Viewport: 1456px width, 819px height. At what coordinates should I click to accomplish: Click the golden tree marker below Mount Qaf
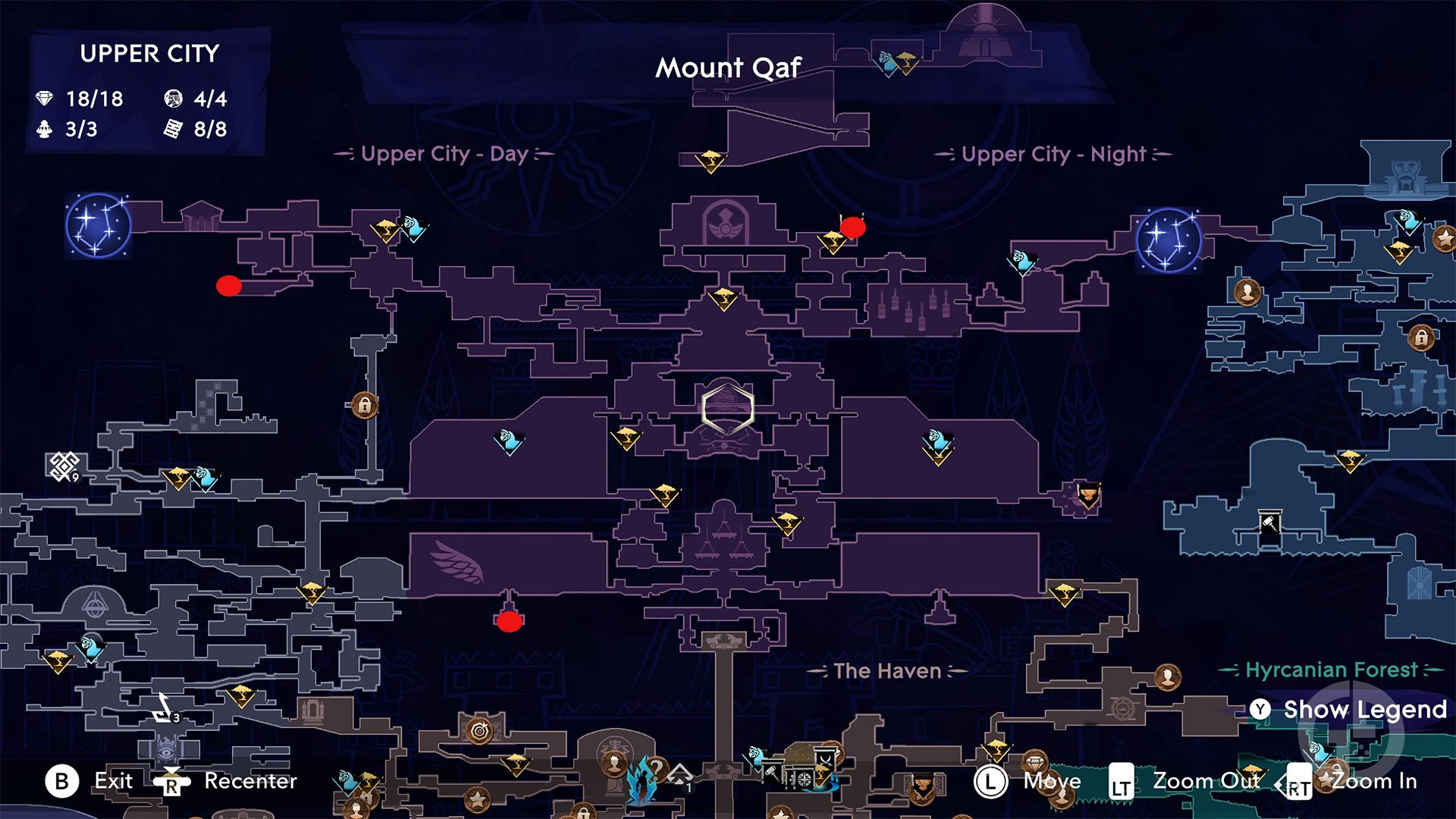711,162
